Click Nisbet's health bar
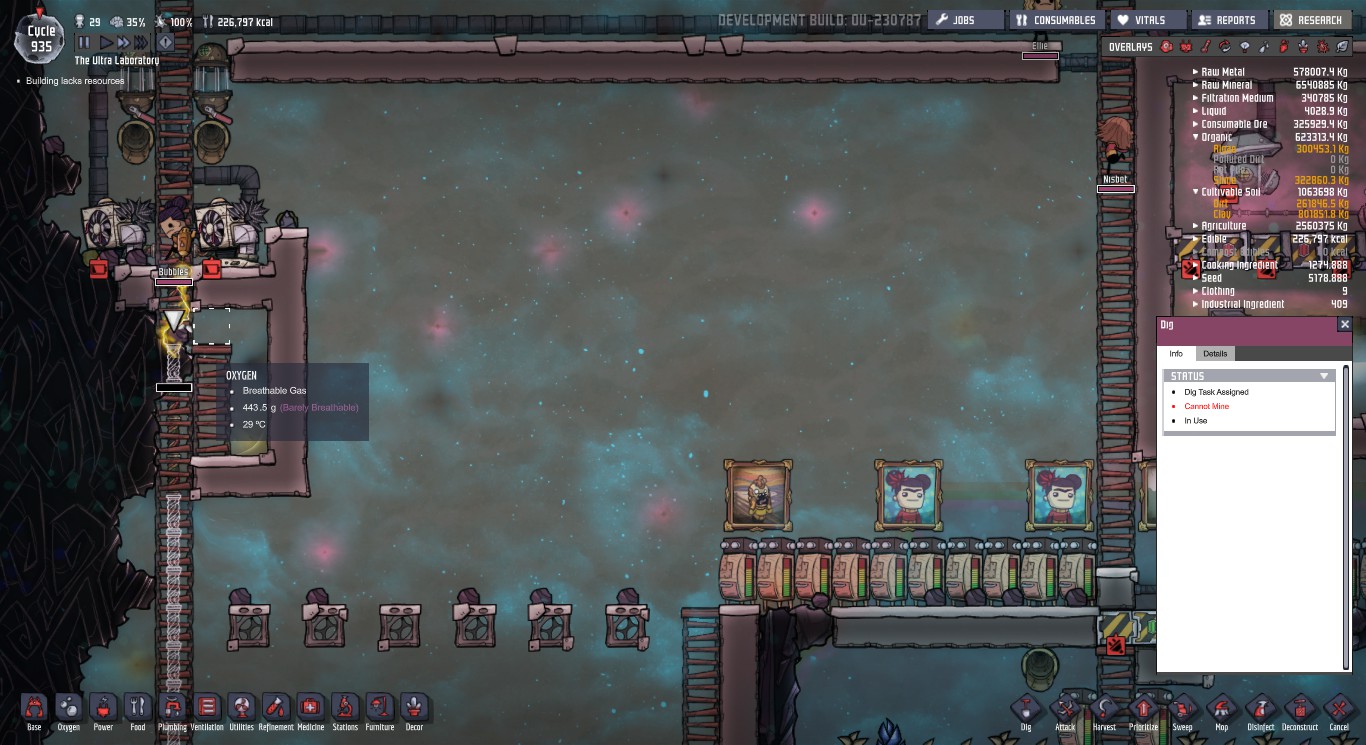 point(1116,189)
